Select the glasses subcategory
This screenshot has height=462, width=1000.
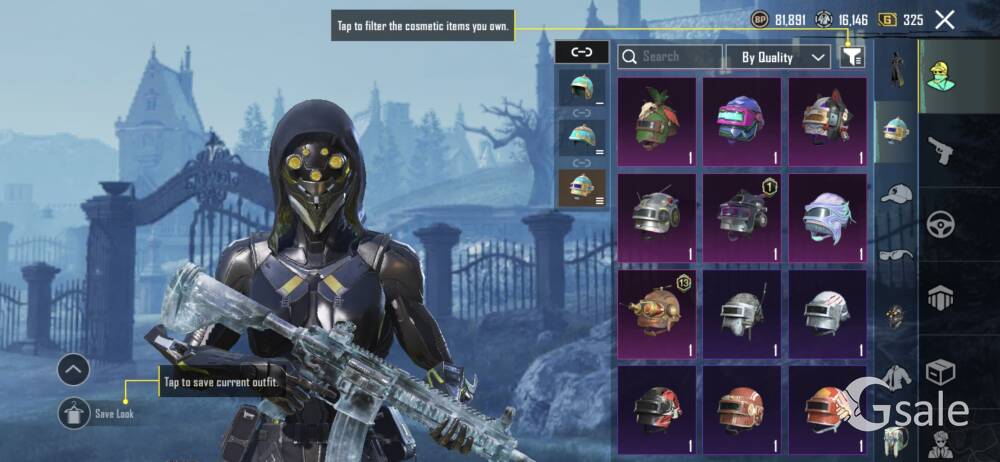click(x=896, y=255)
